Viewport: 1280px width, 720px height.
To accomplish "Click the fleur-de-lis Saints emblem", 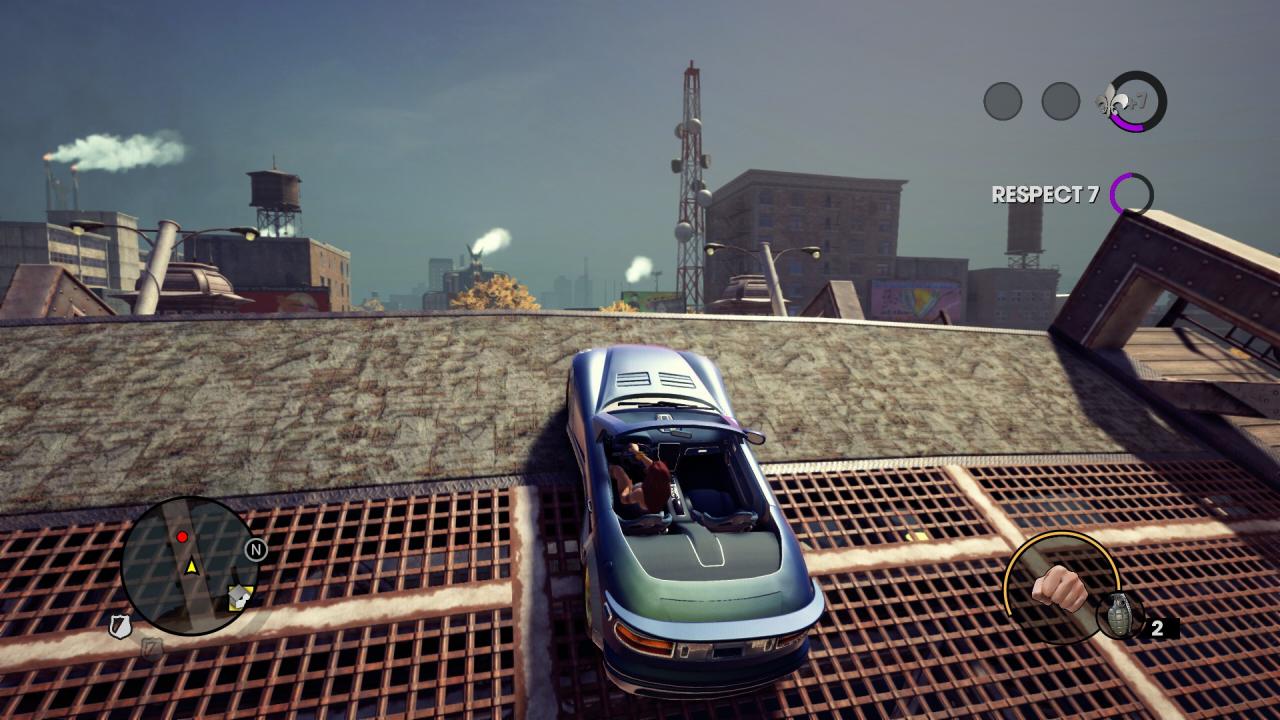I will click(x=1111, y=101).
